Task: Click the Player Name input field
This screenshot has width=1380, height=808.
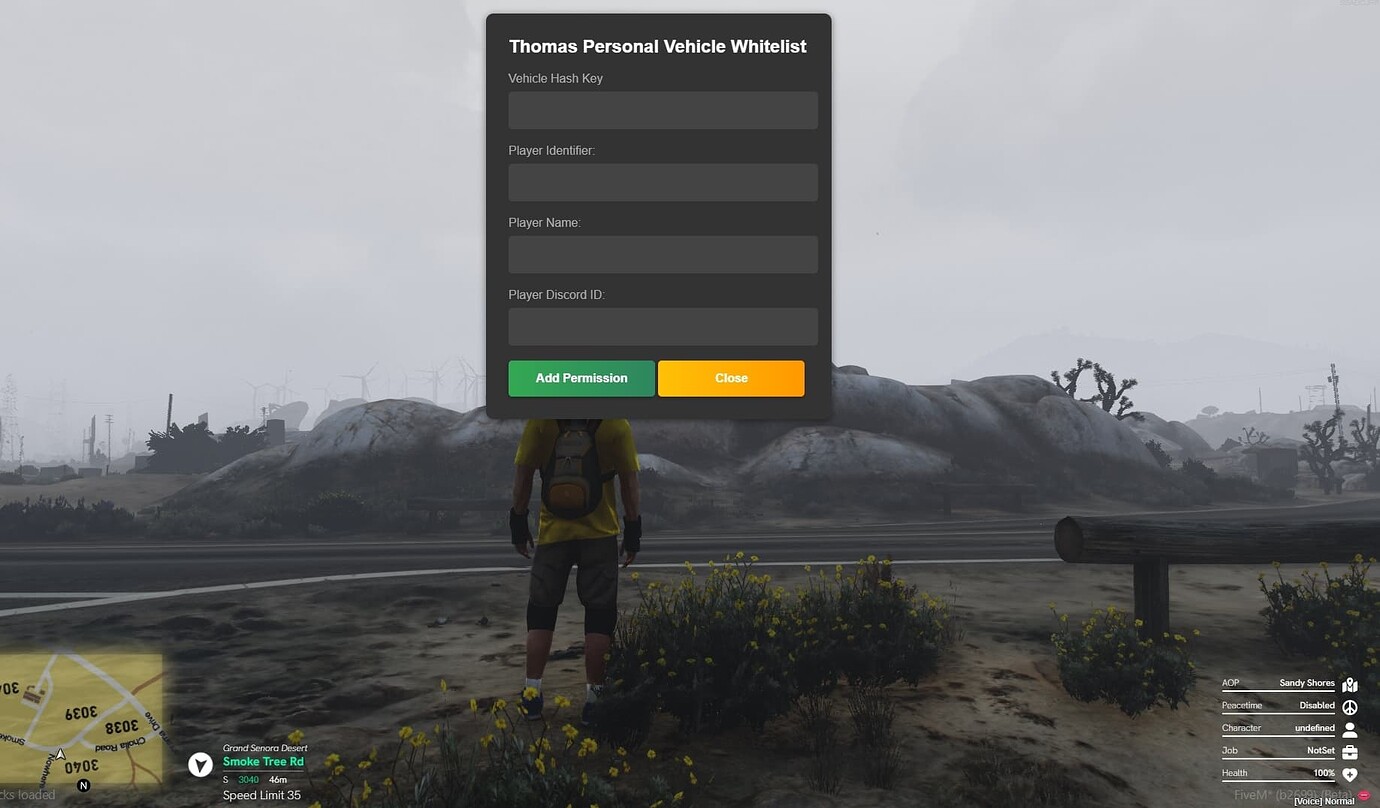Action: 662,254
